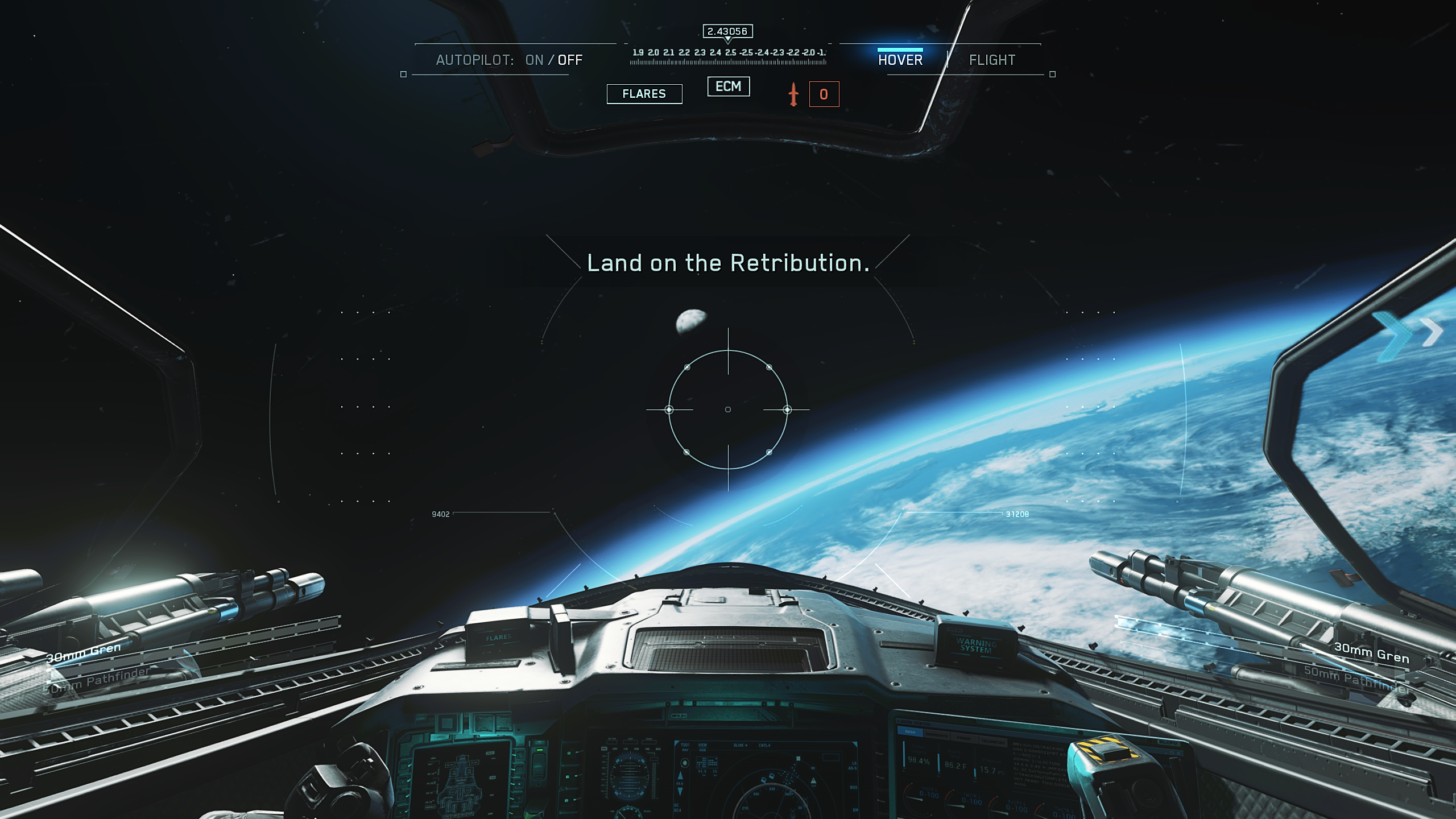Click the center targeting reticle

tap(728, 409)
